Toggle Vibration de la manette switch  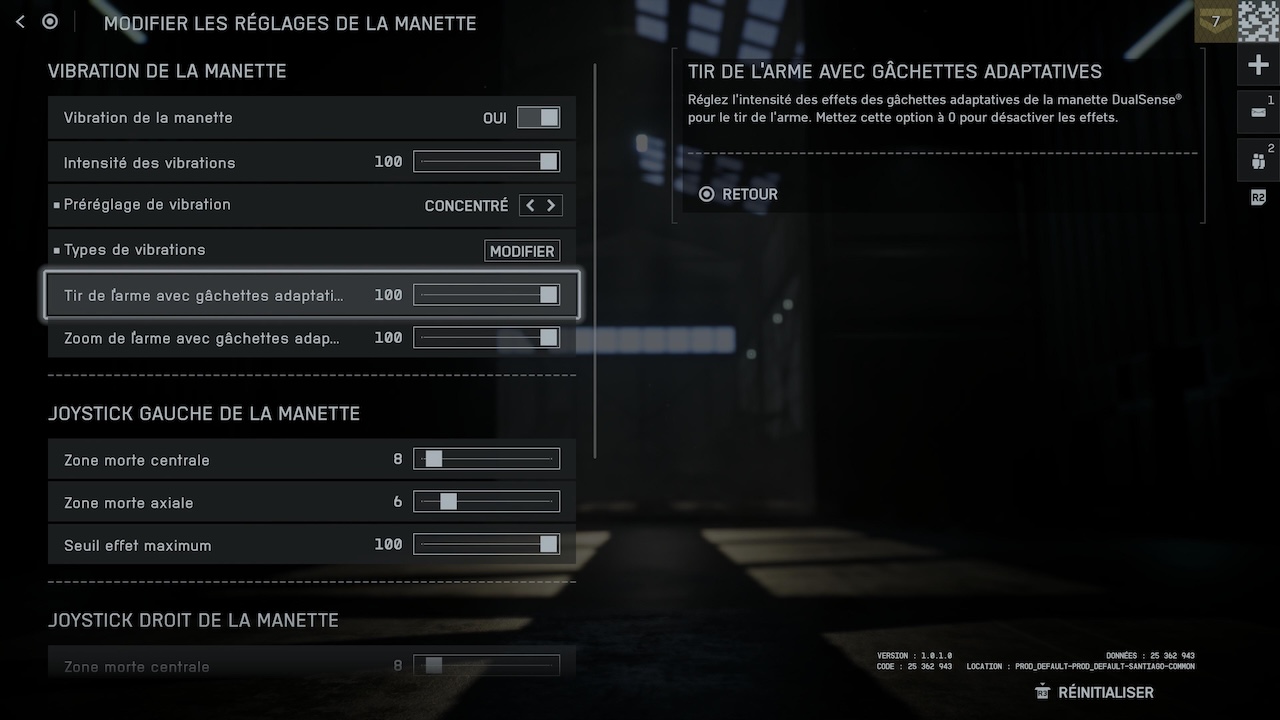(x=538, y=118)
